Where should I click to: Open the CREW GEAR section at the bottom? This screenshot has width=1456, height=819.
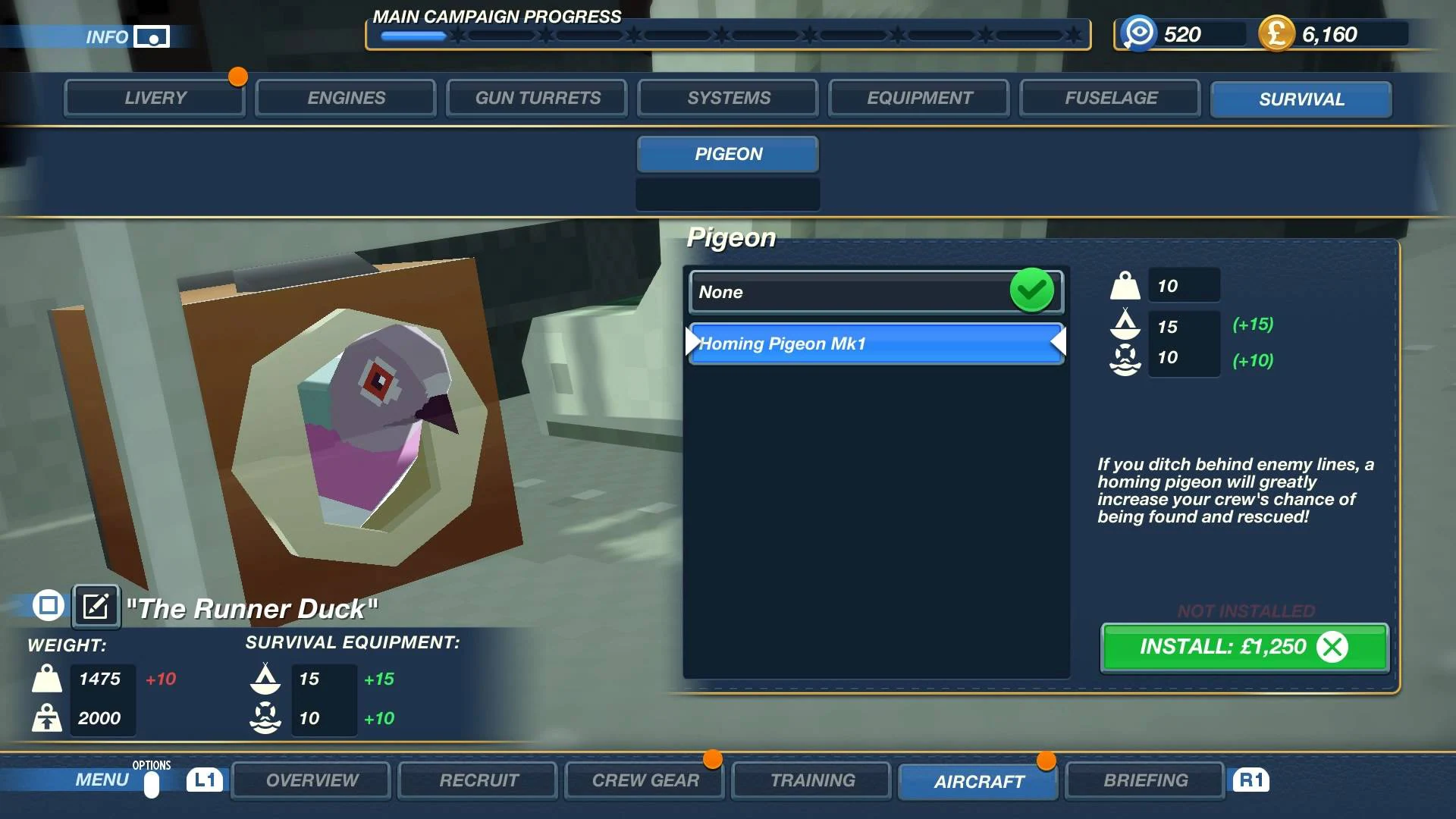(643, 780)
